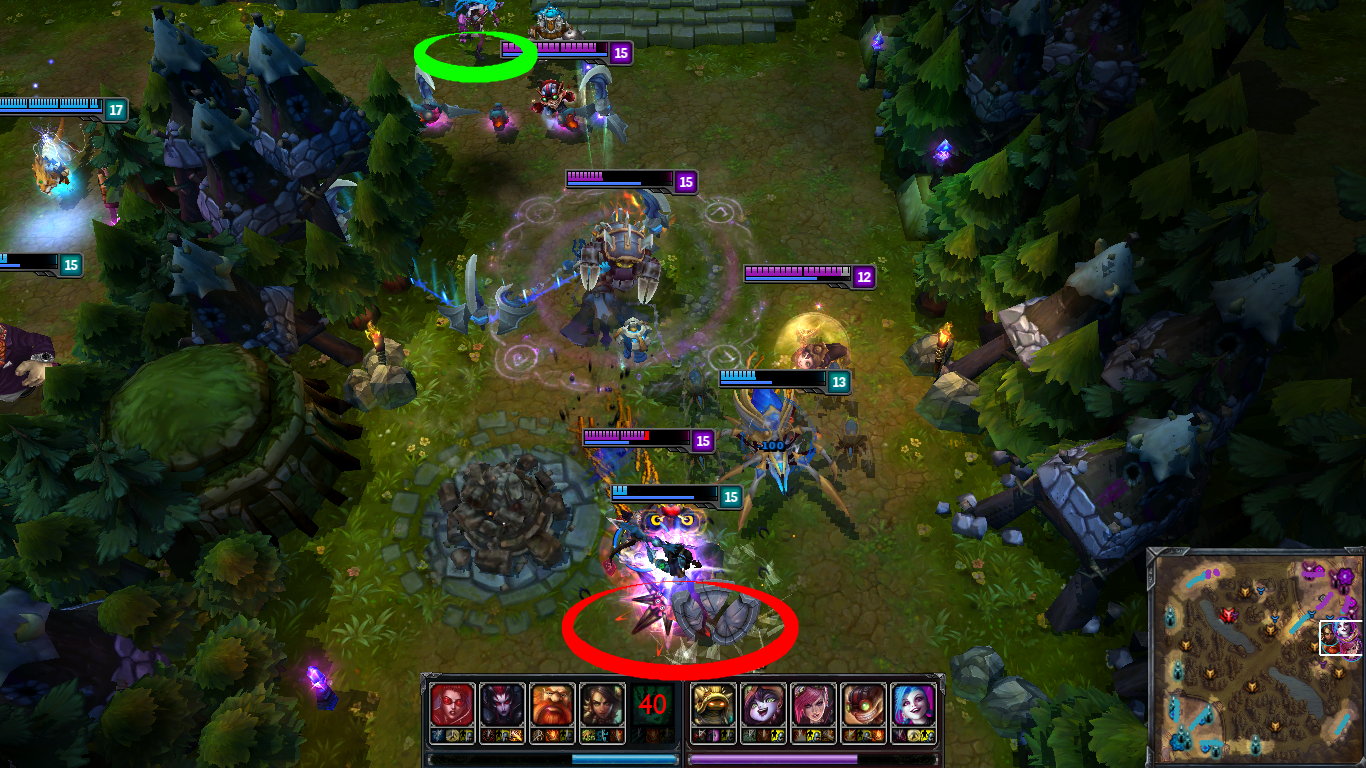Click the blue team's gold progress bar
The width and height of the screenshot is (1366, 768).
(x=553, y=758)
